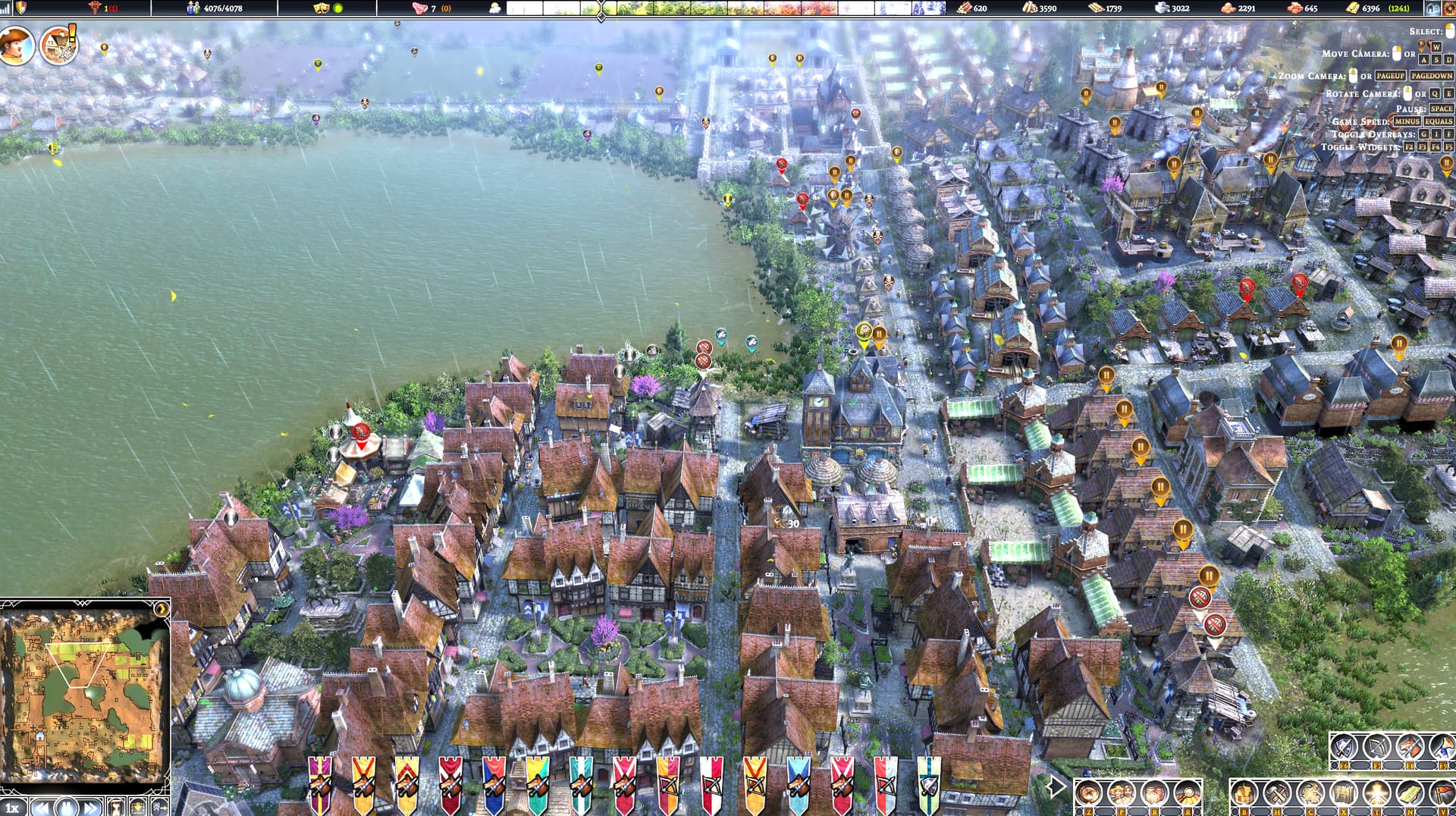Pause the game with the pause button
1456x816 pixels.
point(65,806)
